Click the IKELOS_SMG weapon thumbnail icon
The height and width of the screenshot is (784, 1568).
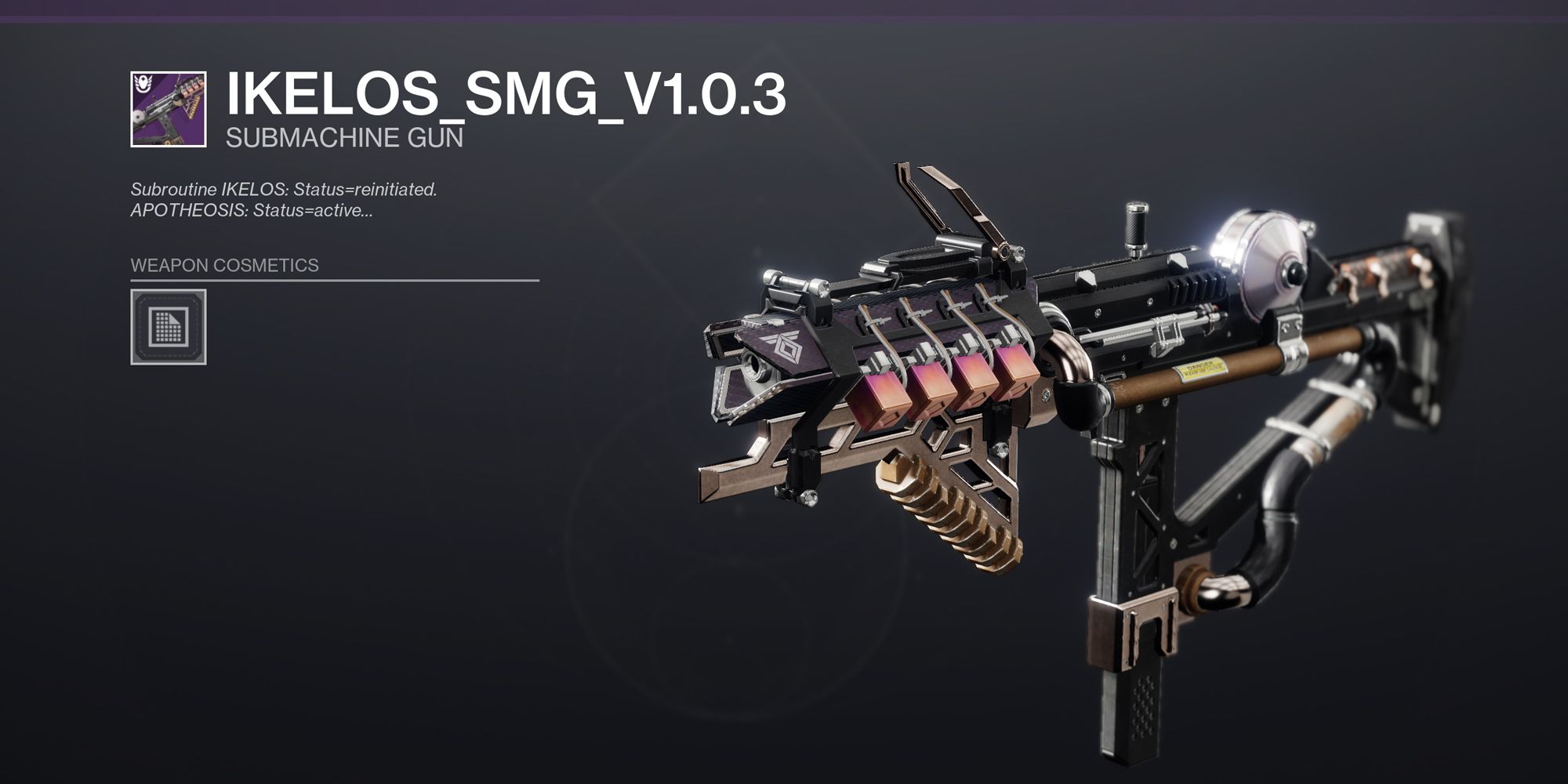(167, 110)
